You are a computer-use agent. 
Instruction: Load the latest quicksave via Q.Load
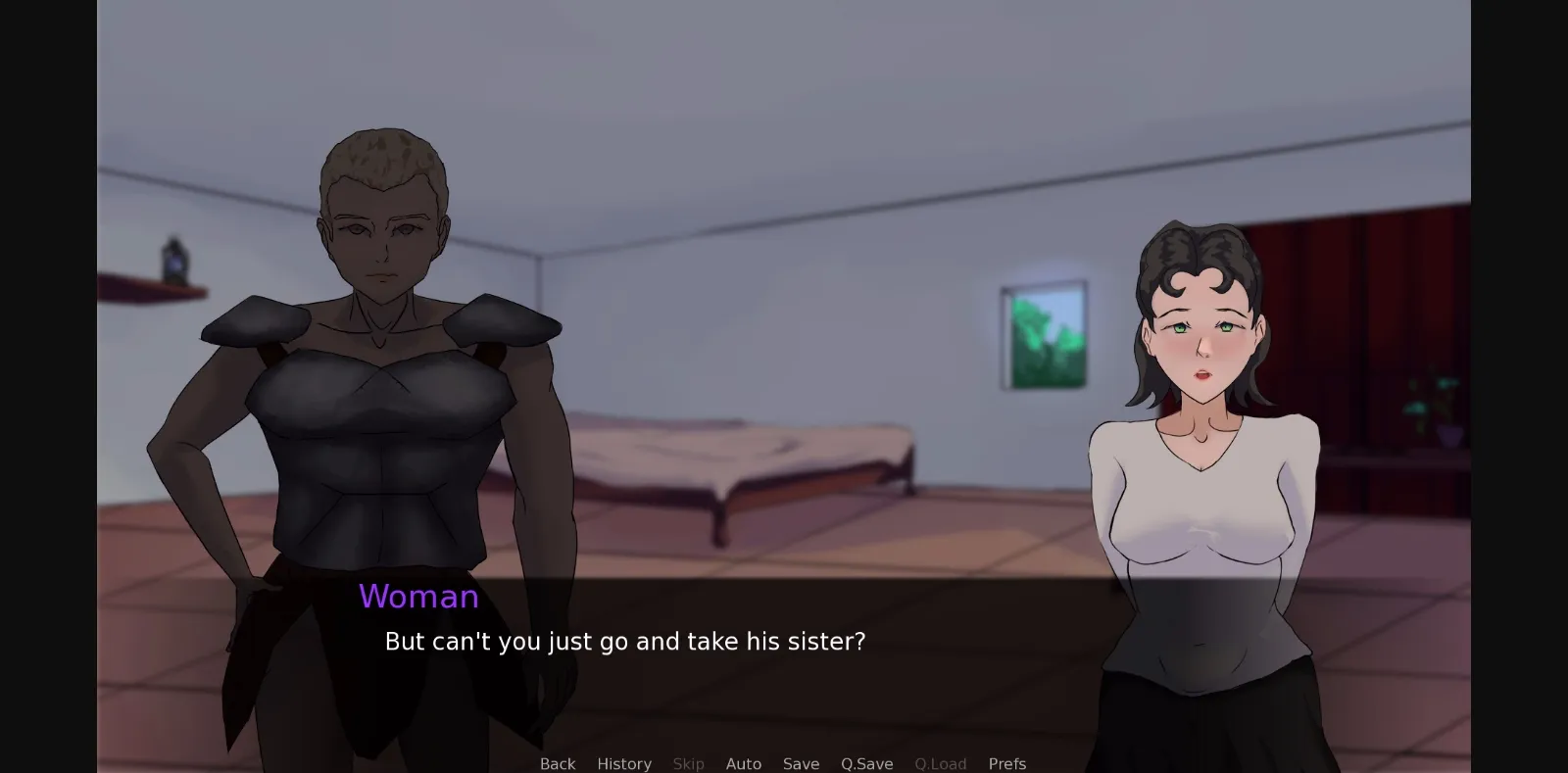pyautogui.click(x=941, y=763)
